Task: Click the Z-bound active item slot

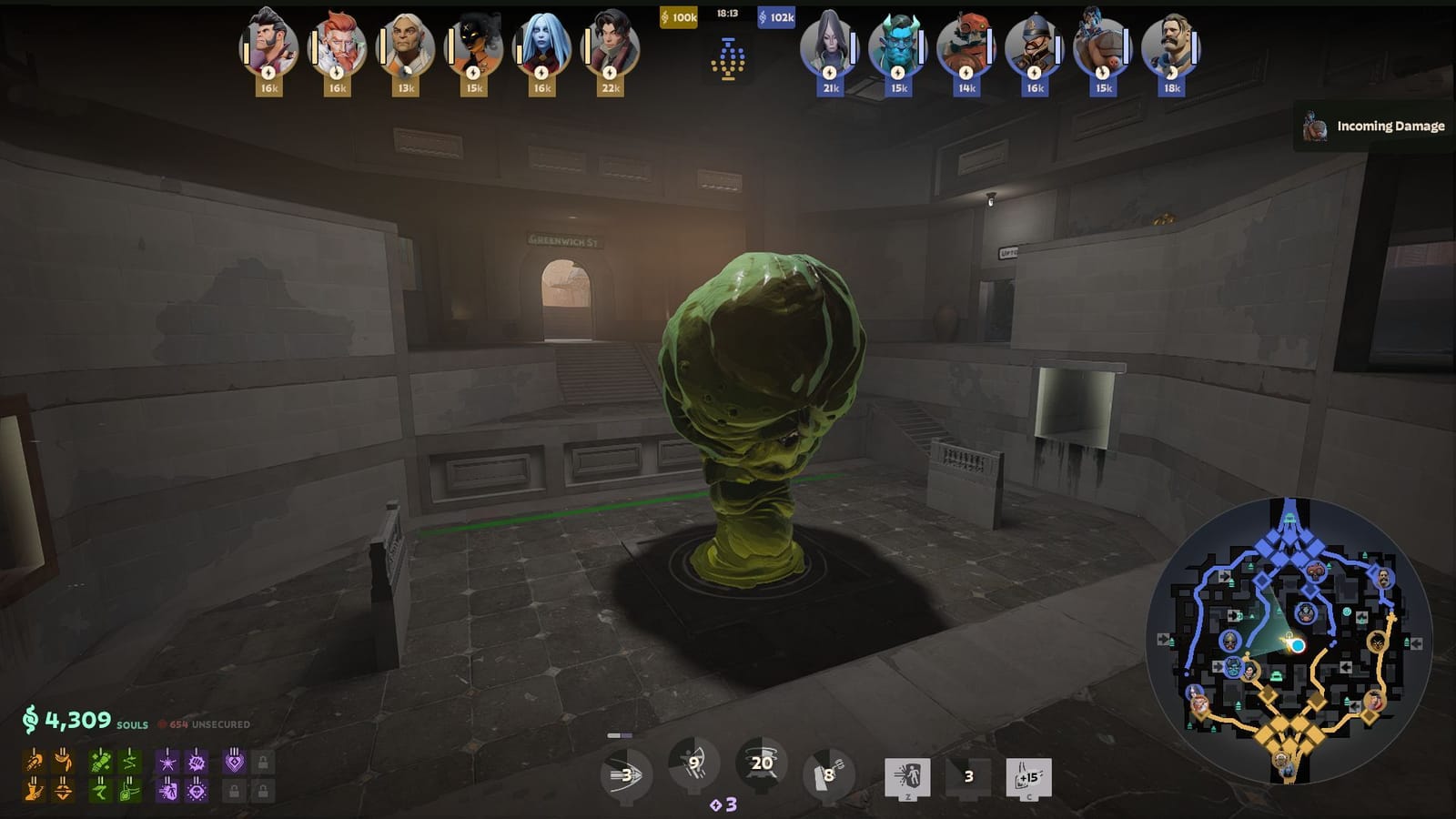Action: 907,773
